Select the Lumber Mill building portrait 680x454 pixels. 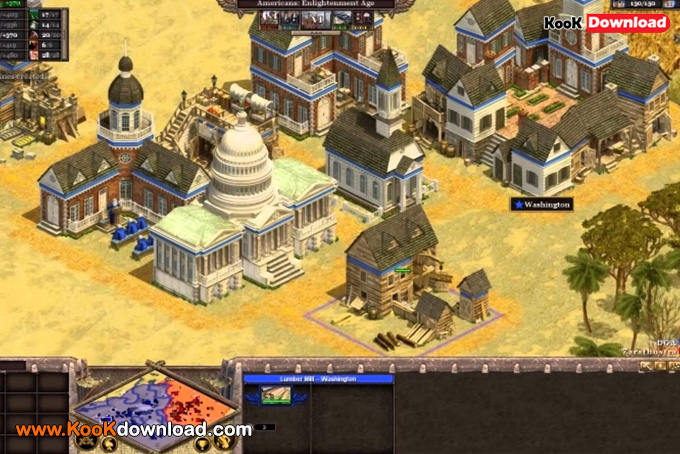pyautogui.click(x=276, y=396)
